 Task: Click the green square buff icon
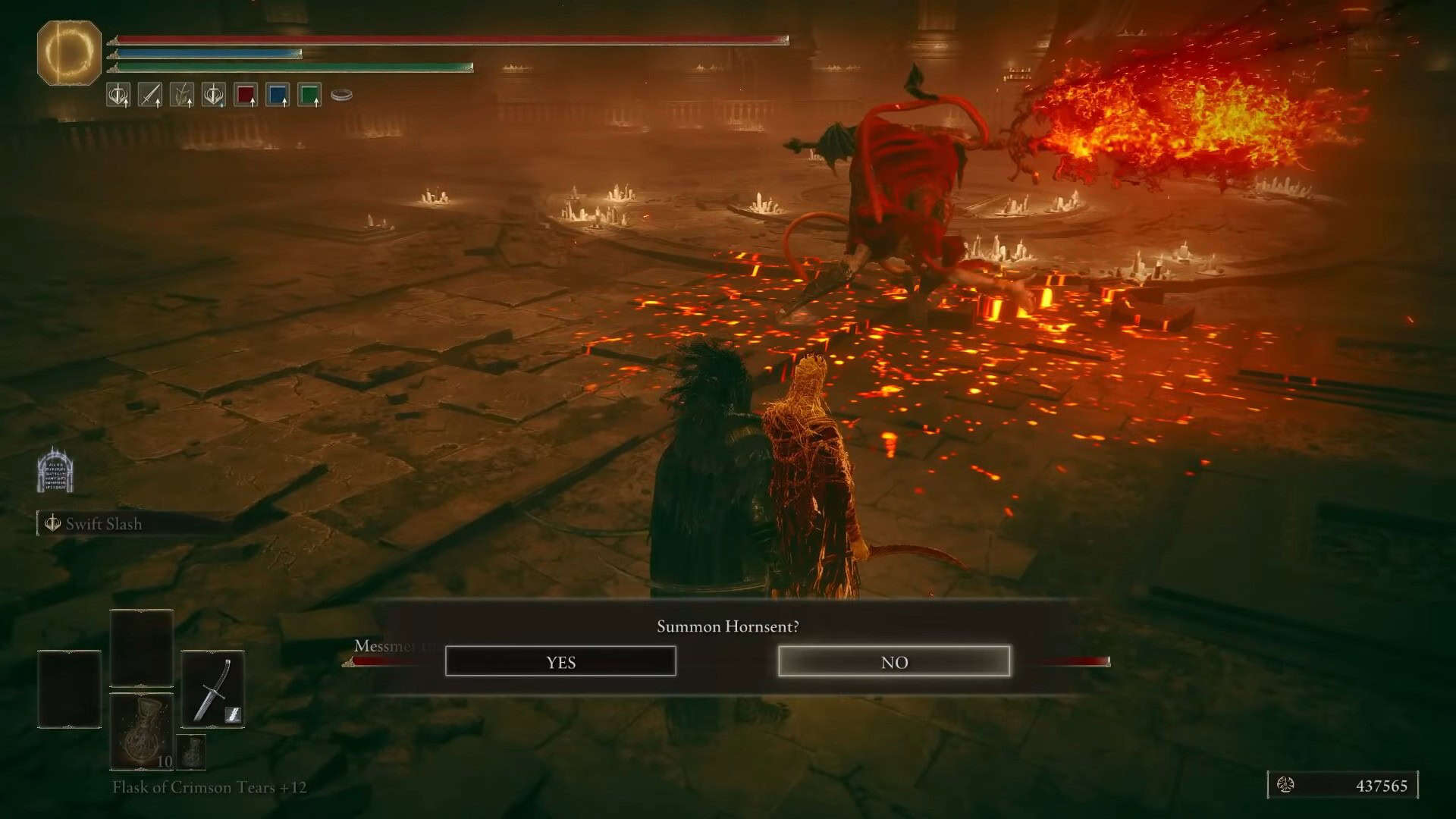(x=309, y=95)
